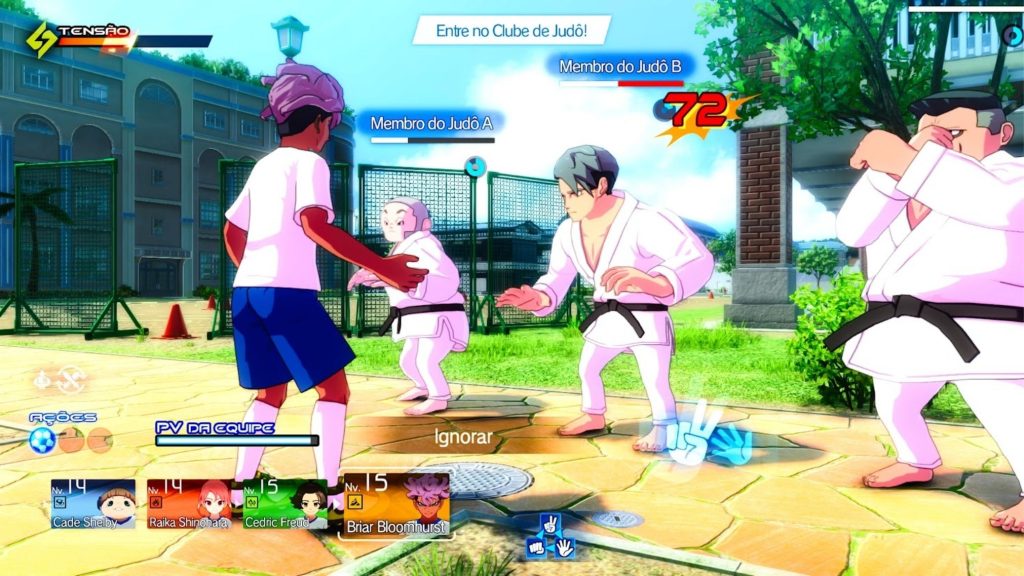Click the soccer ball action icon
Viewport: 1024px width, 576px height.
coord(42,440)
